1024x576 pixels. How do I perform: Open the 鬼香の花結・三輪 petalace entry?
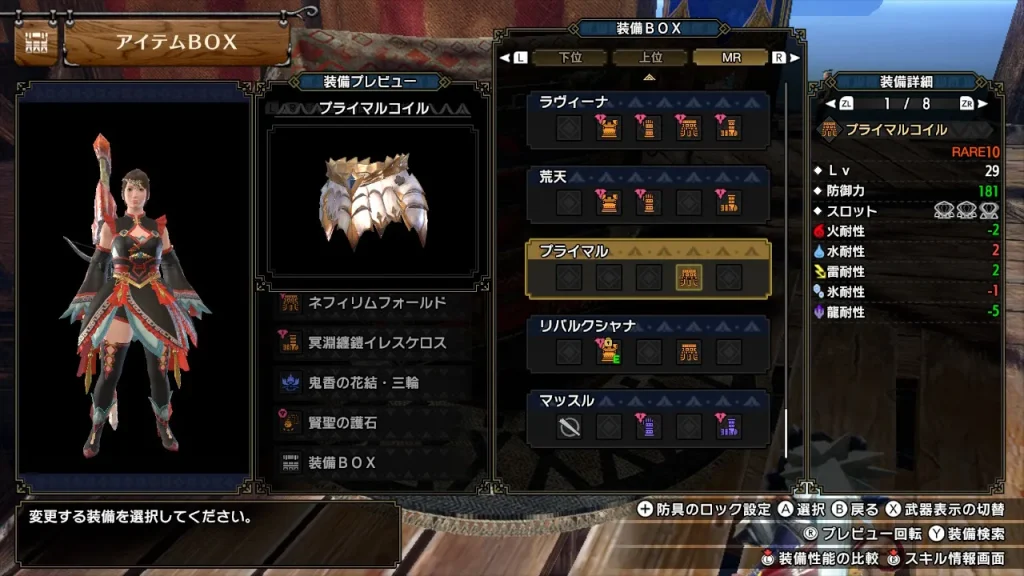pyautogui.click(x=371, y=382)
